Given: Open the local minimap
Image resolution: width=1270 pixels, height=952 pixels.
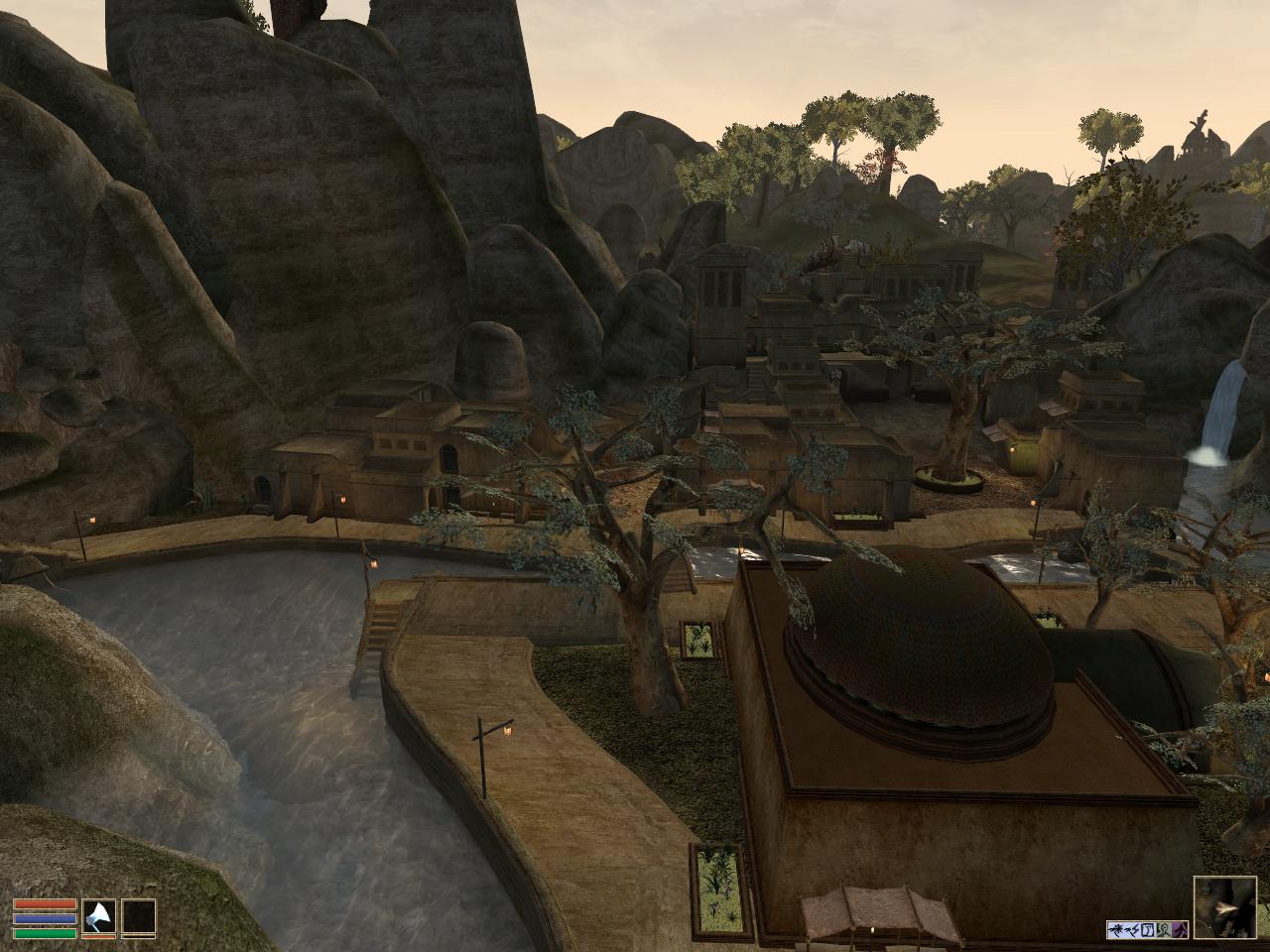Looking at the screenshot, I should click(1228, 907).
